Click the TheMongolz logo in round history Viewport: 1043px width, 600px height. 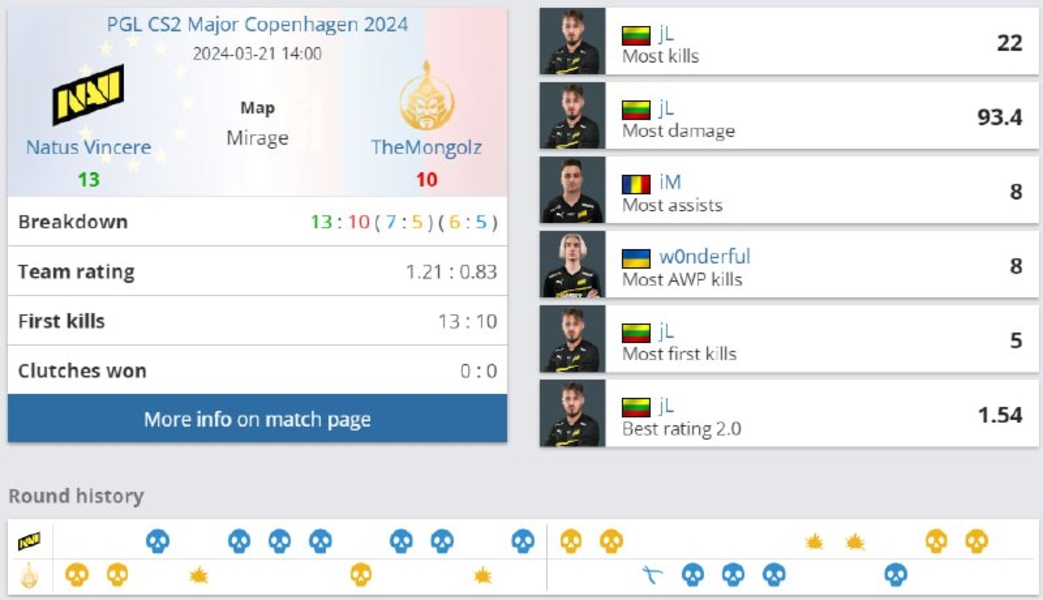(x=29, y=575)
